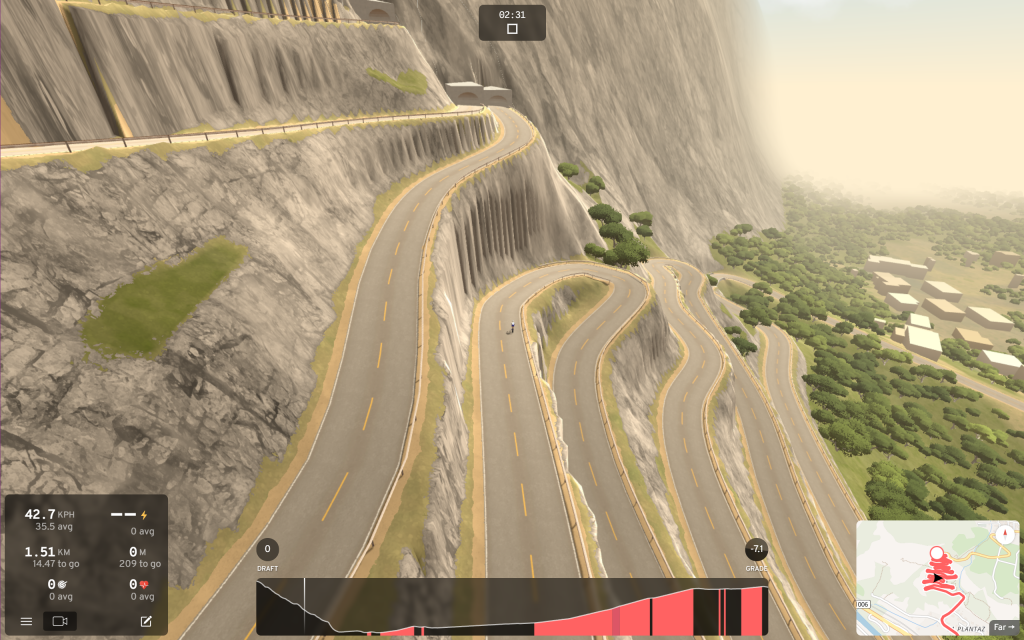Click the elevation profile bar

[512, 607]
